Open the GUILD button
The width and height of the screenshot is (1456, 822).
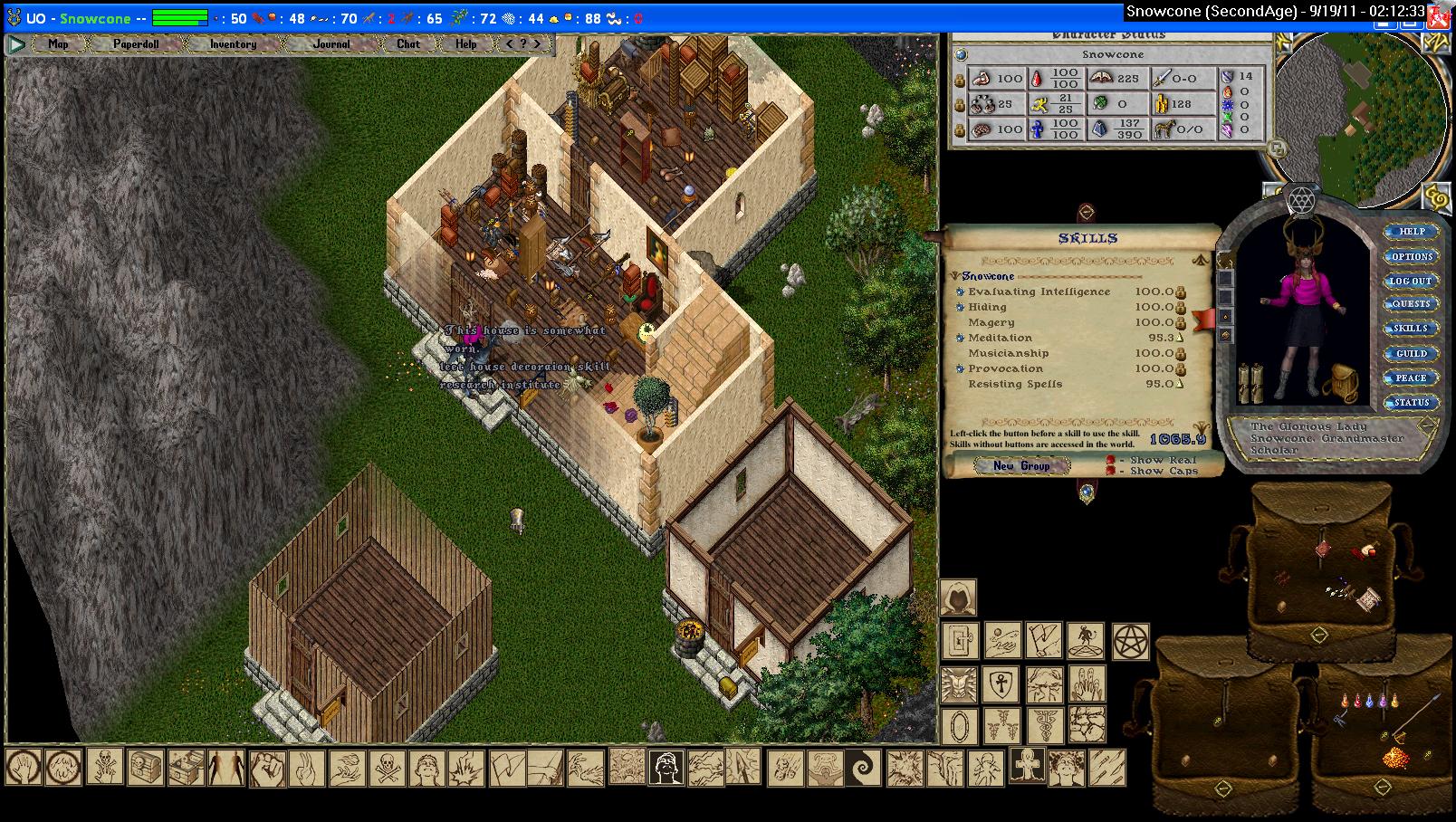[1412, 353]
